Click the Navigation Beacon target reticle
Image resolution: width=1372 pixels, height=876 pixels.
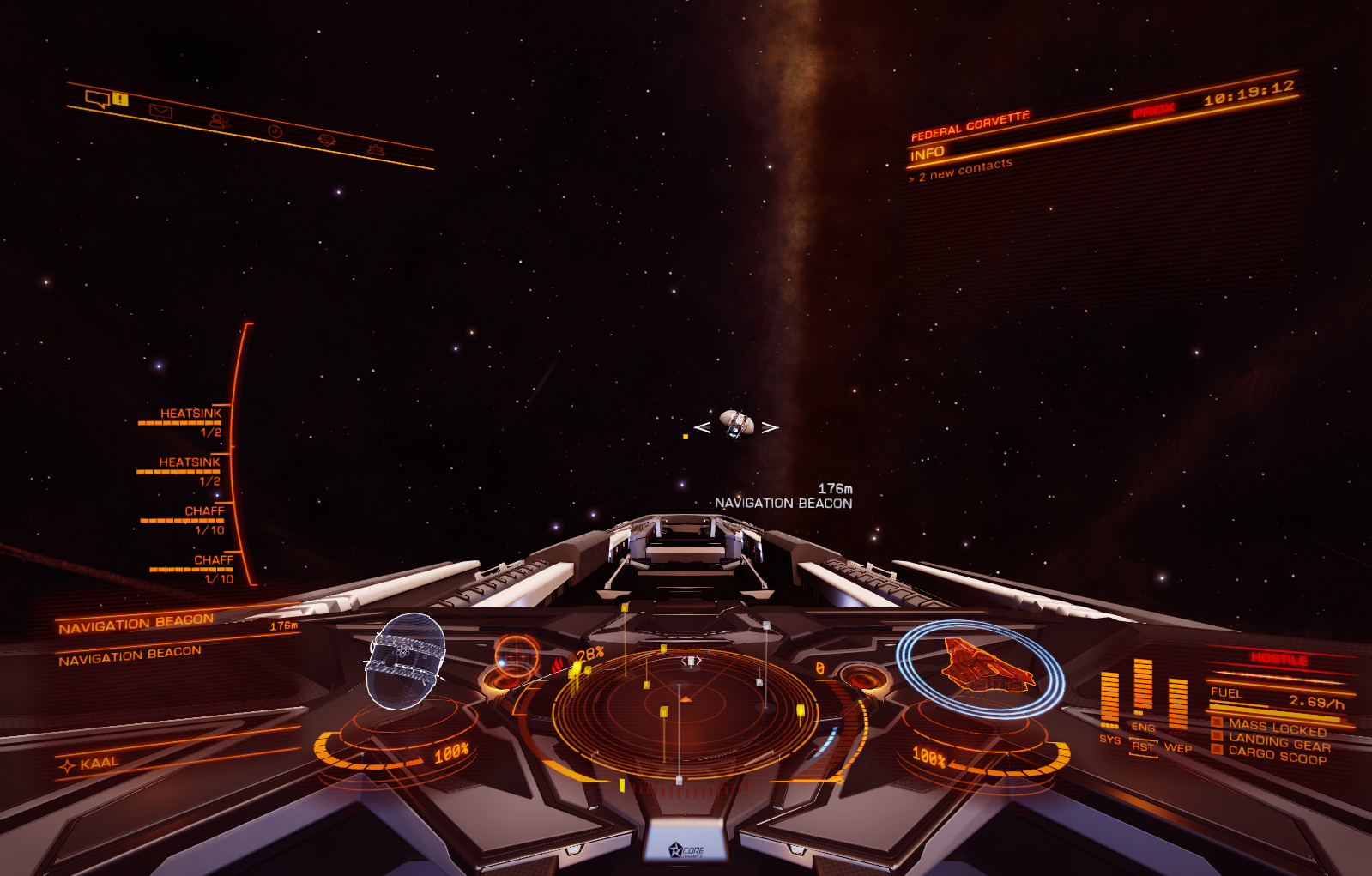click(736, 424)
